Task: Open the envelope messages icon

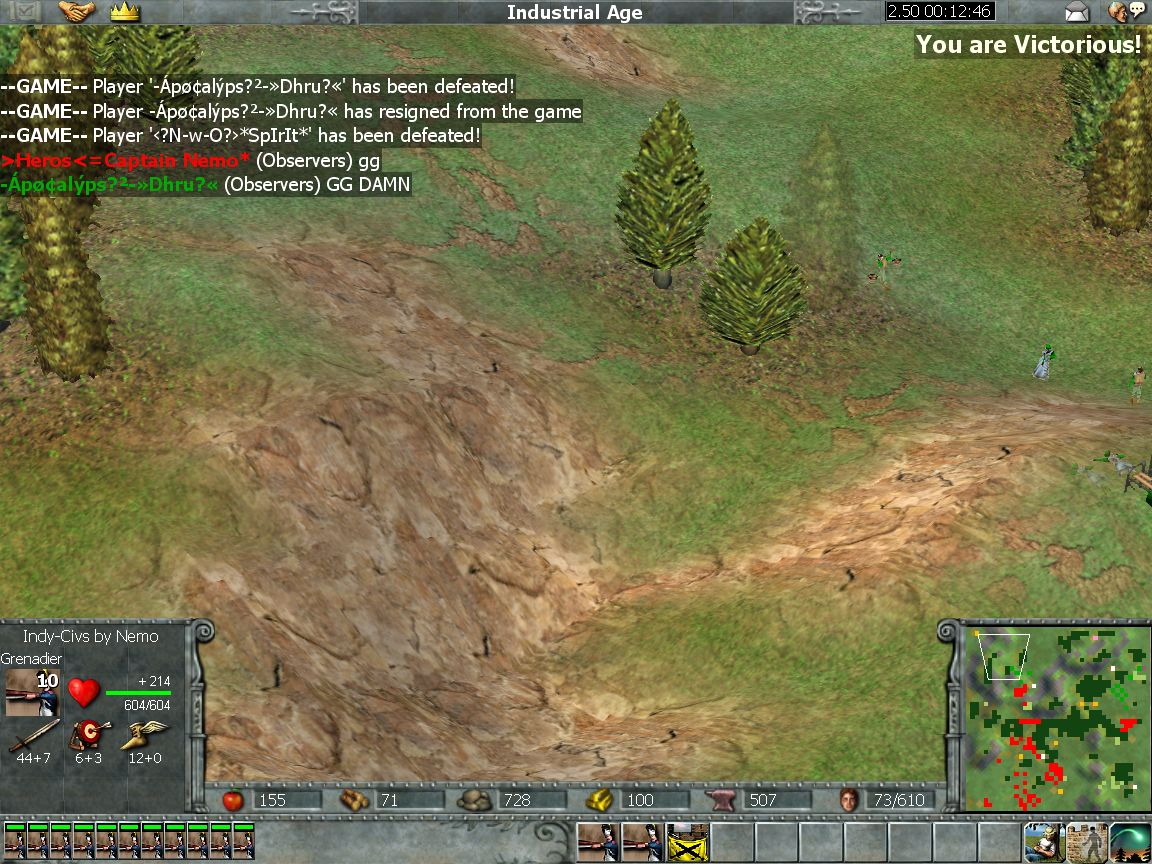Action: [1076, 12]
